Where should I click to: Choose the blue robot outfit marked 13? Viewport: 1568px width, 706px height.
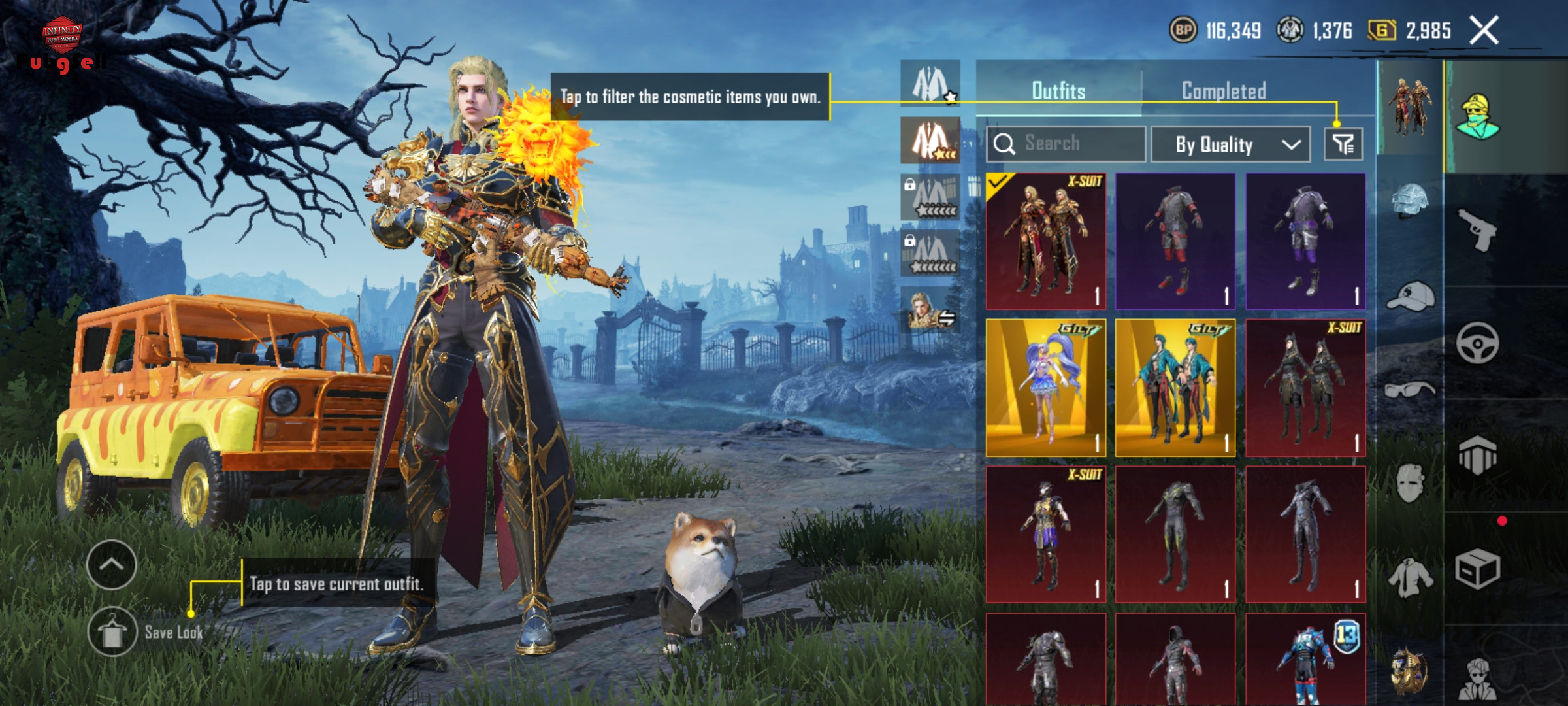[1305, 659]
